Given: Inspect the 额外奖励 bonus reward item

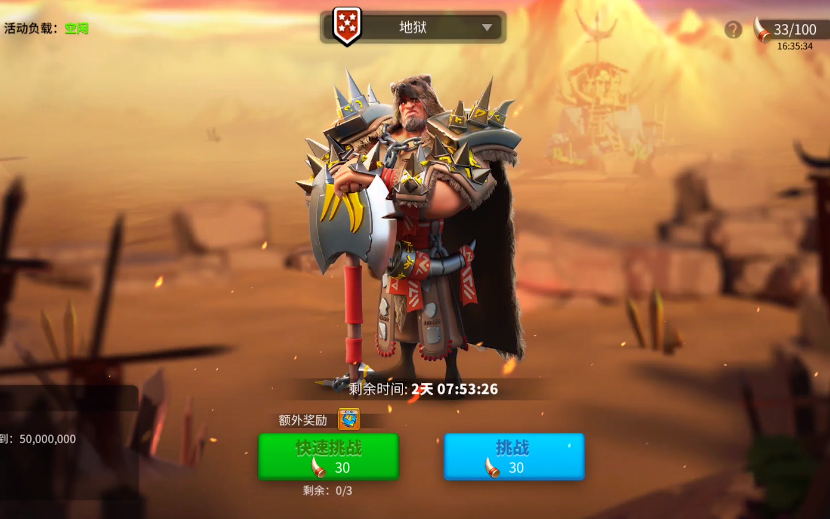Looking at the screenshot, I should tap(349, 419).
